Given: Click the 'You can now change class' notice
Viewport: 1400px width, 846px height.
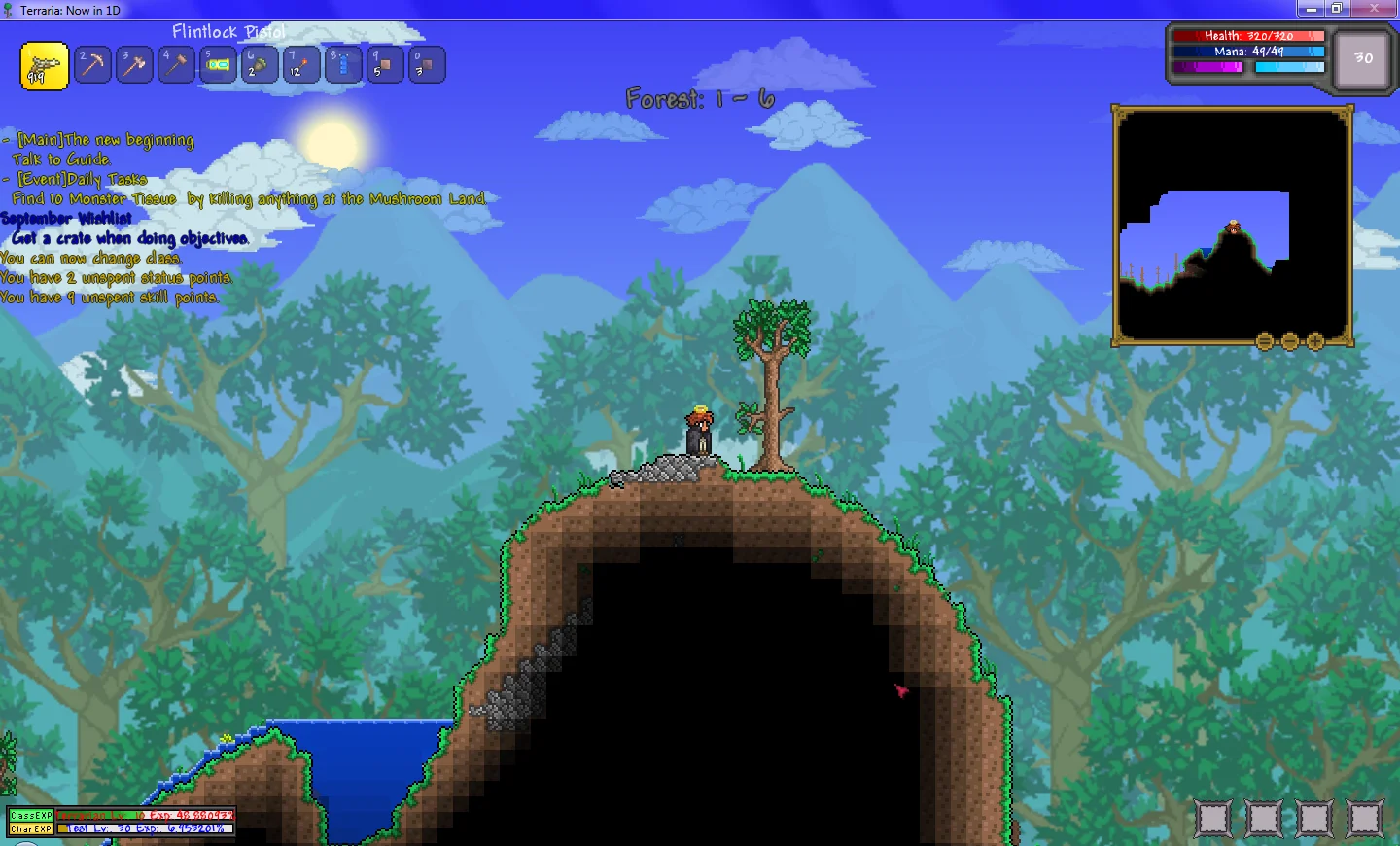Looking at the screenshot, I should 90,258.
